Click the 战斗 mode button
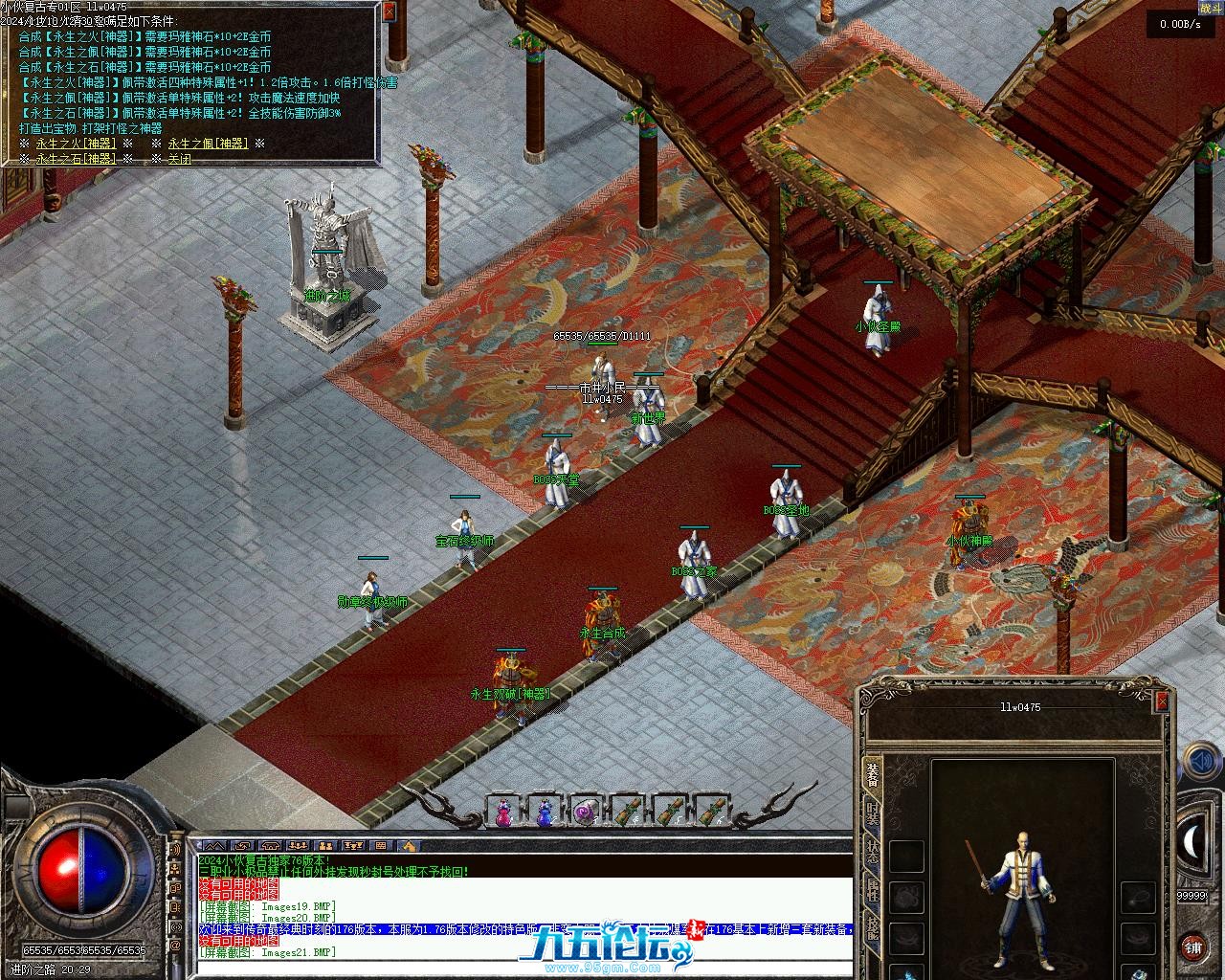Viewport: 1225px width, 980px height. coord(1210,8)
